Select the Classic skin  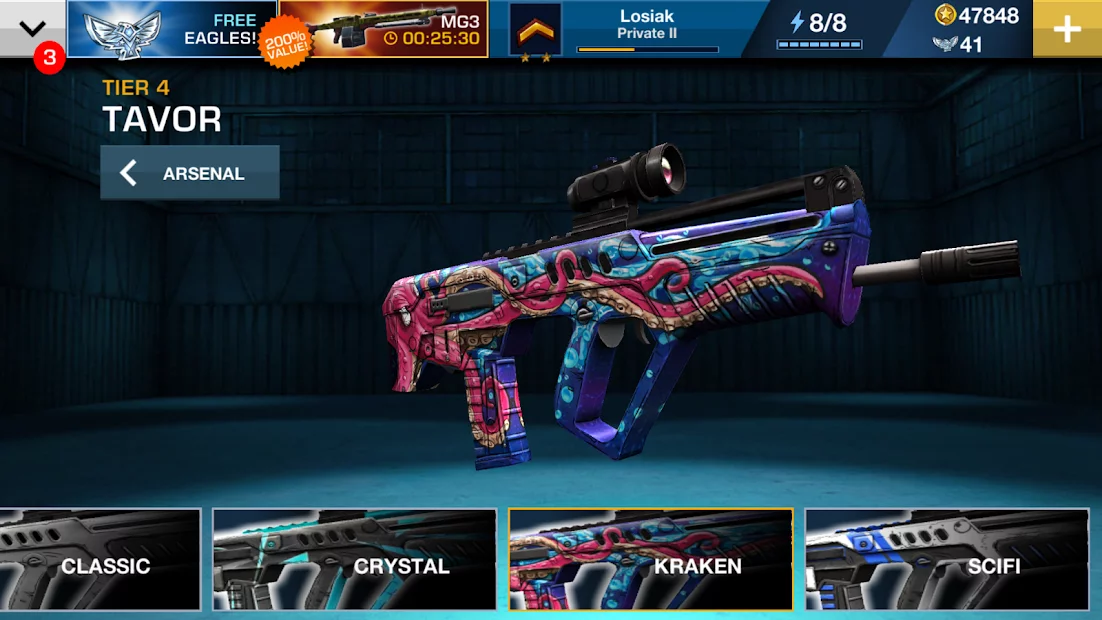100,560
